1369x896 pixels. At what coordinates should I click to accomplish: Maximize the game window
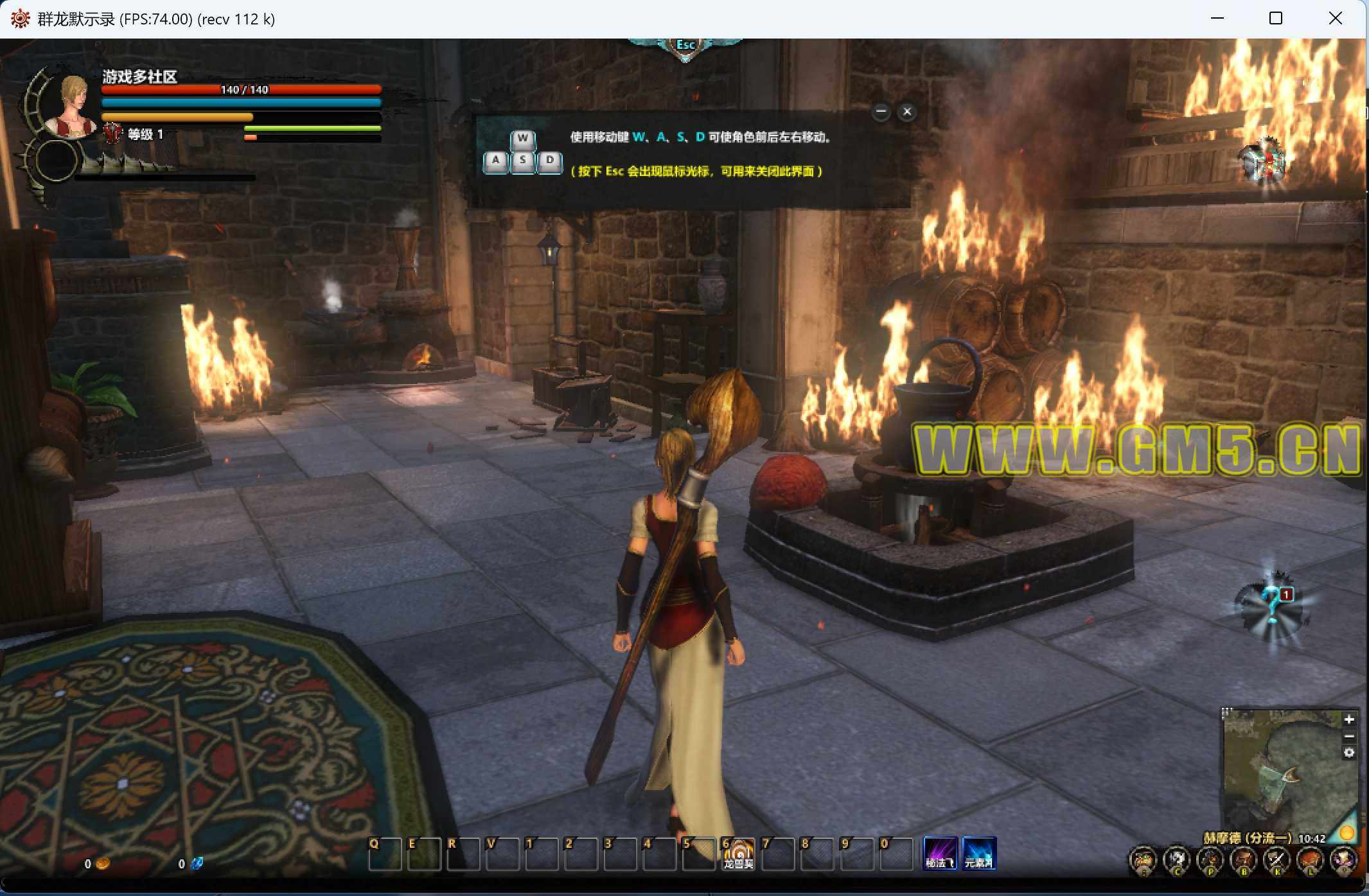click(x=1276, y=19)
